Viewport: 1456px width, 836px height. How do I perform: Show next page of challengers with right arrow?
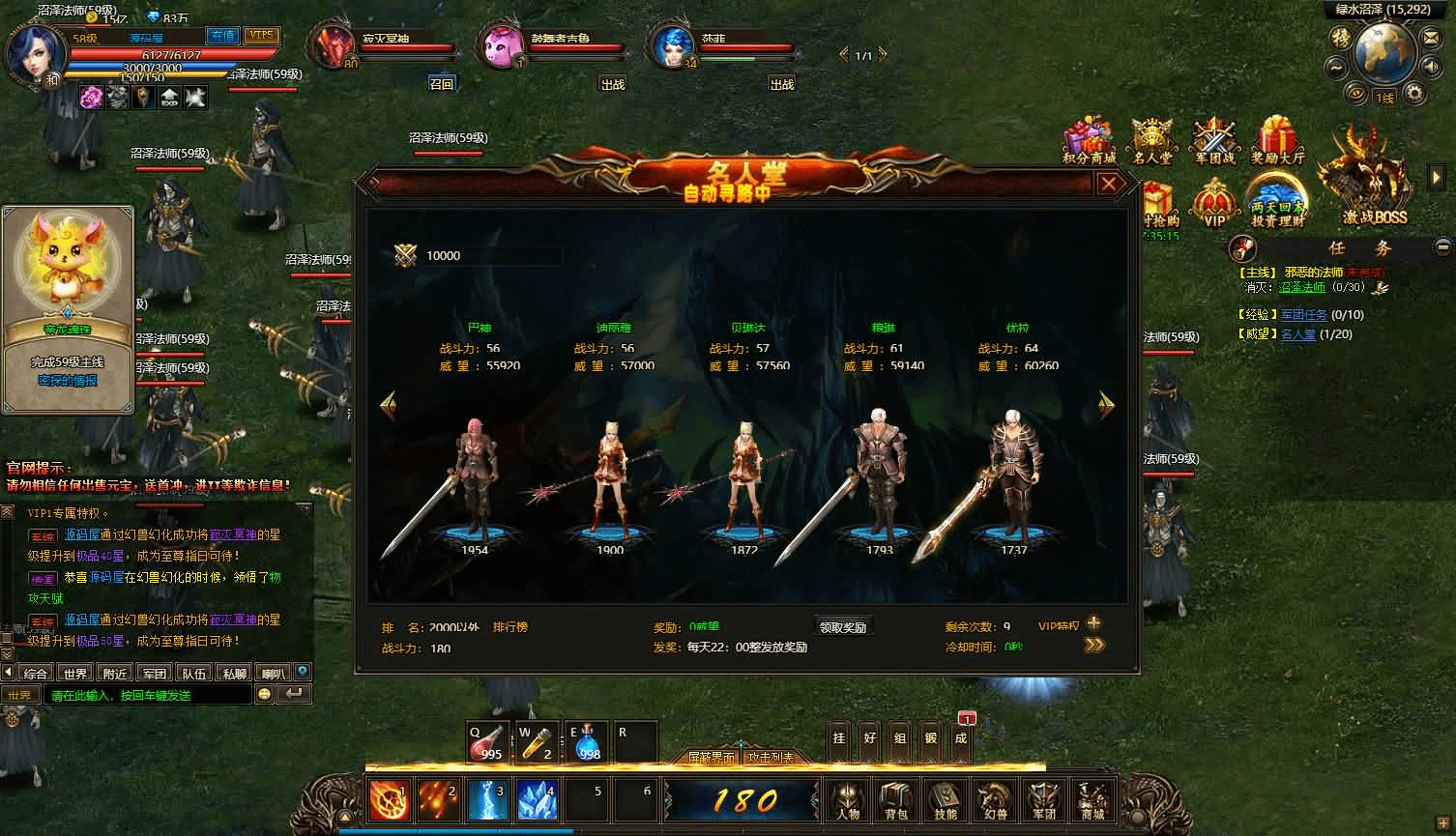click(1107, 406)
